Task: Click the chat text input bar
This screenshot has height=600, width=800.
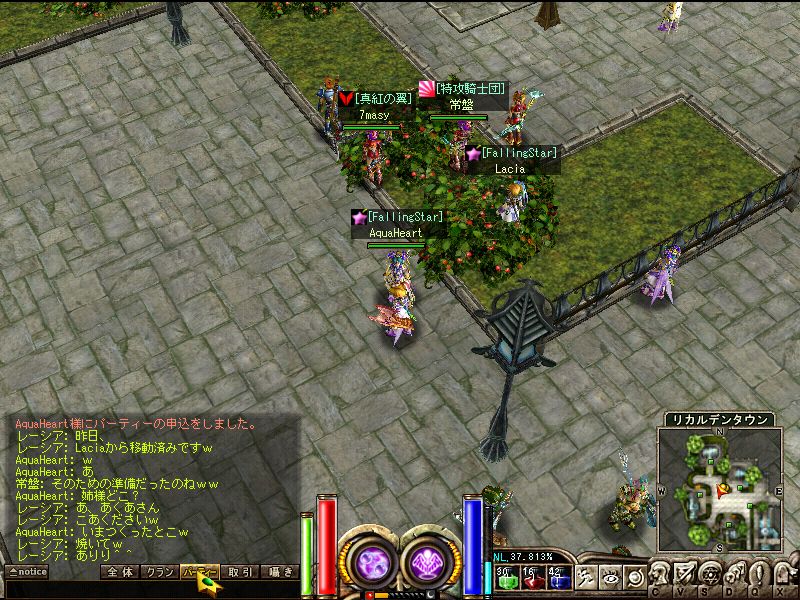Action: tap(150, 590)
